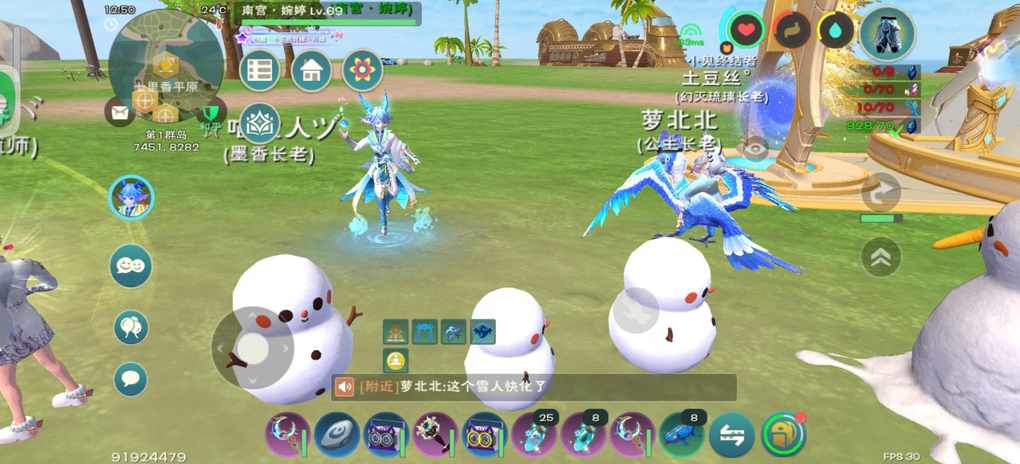The width and height of the screenshot is (1020, 464).
Task: Open the mail envelope icon
Action: click(120, 111)
